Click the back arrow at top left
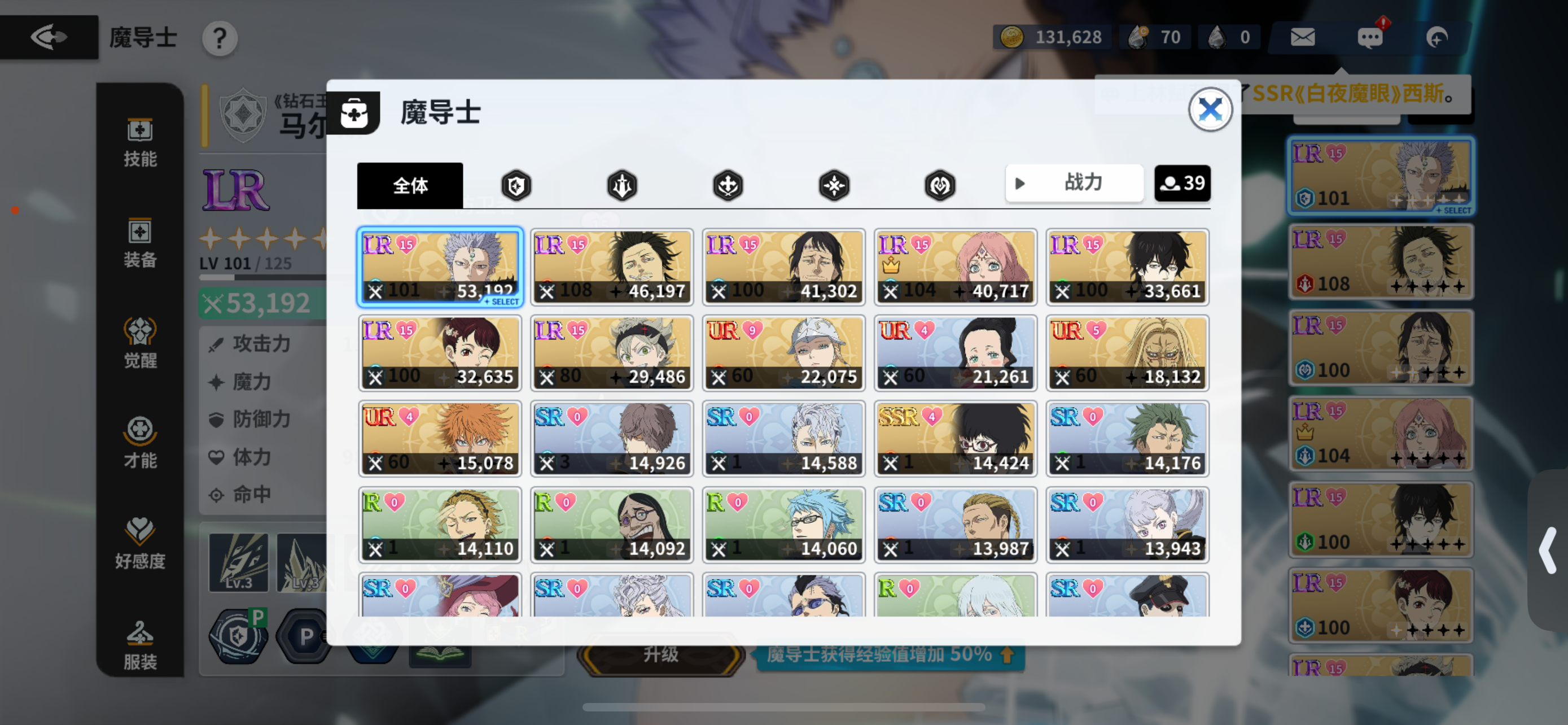 coord(50,37)
